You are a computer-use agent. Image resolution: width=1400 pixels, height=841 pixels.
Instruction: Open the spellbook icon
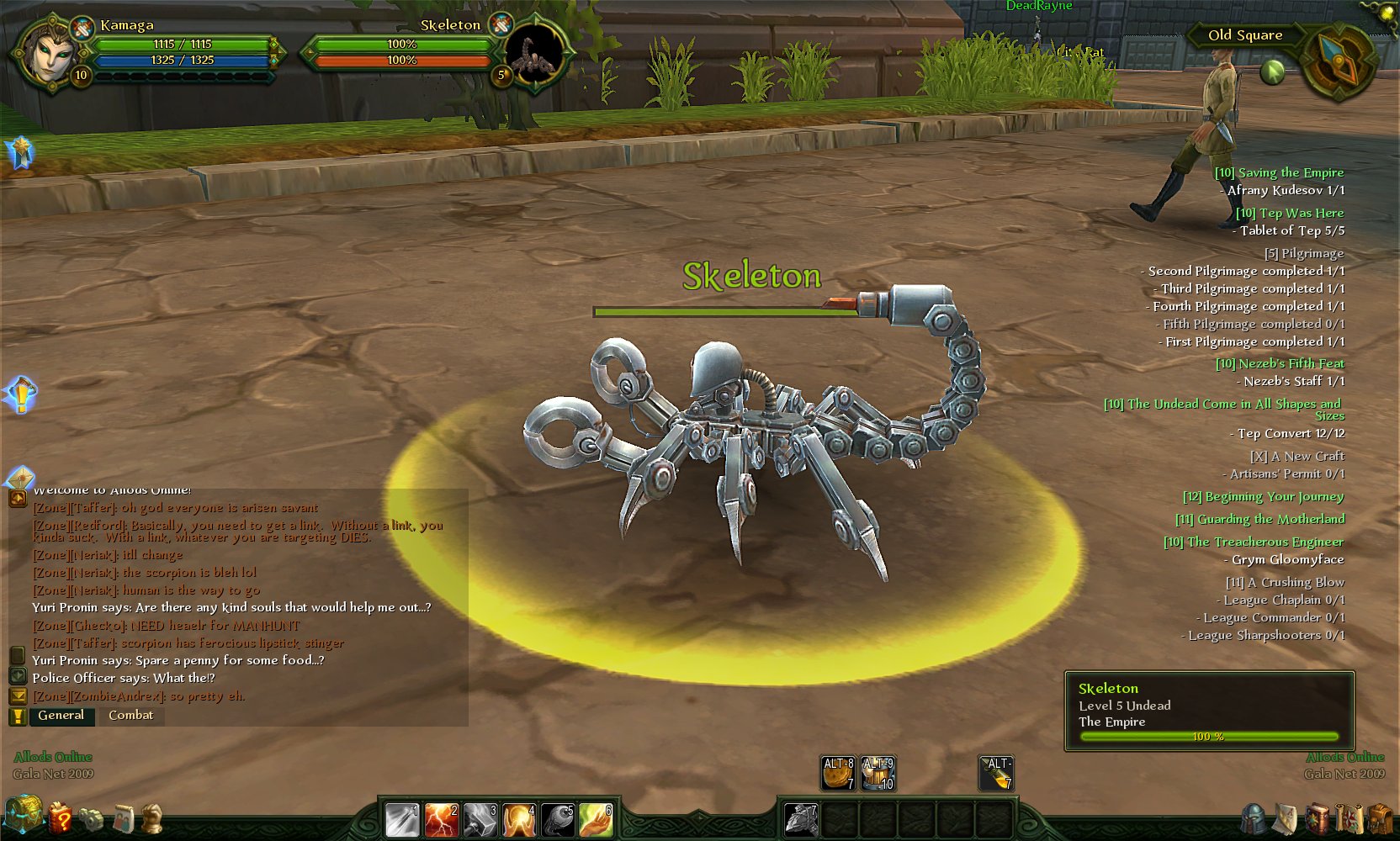(1318, 817)
